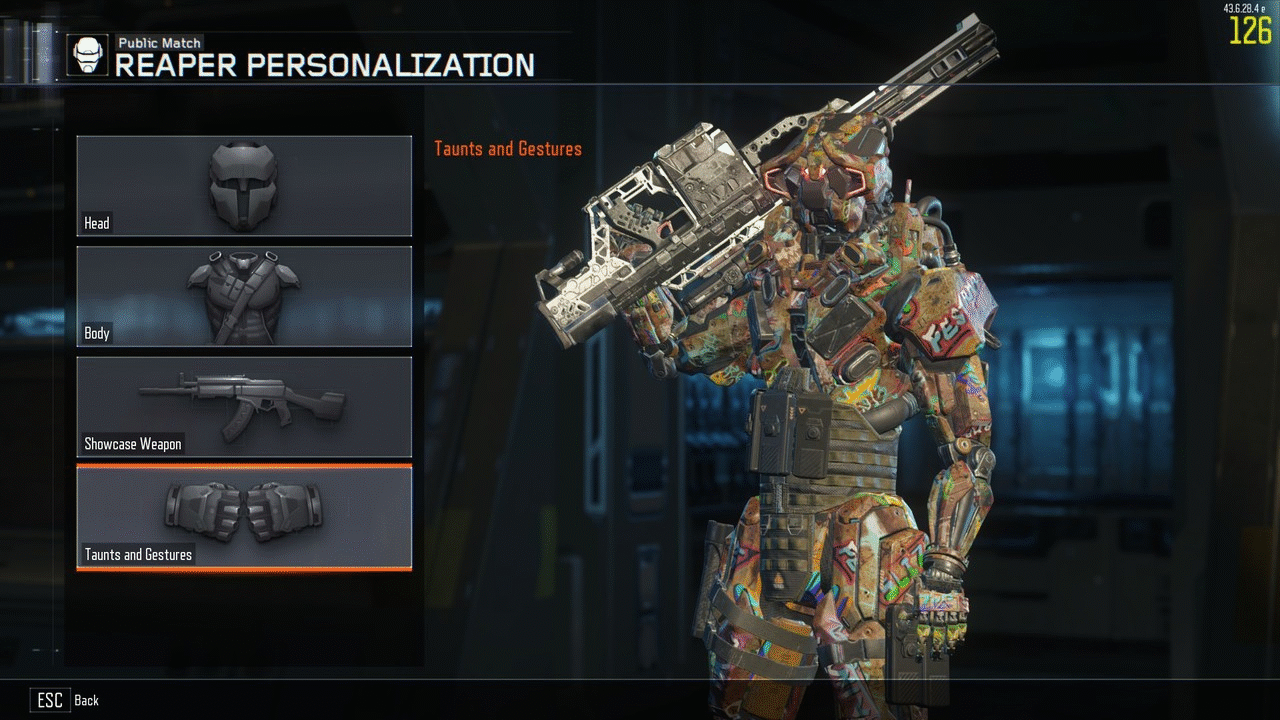Go back using the Back button
The image size is (1280, 720).
pyautogui.click(x=68, y=700)
